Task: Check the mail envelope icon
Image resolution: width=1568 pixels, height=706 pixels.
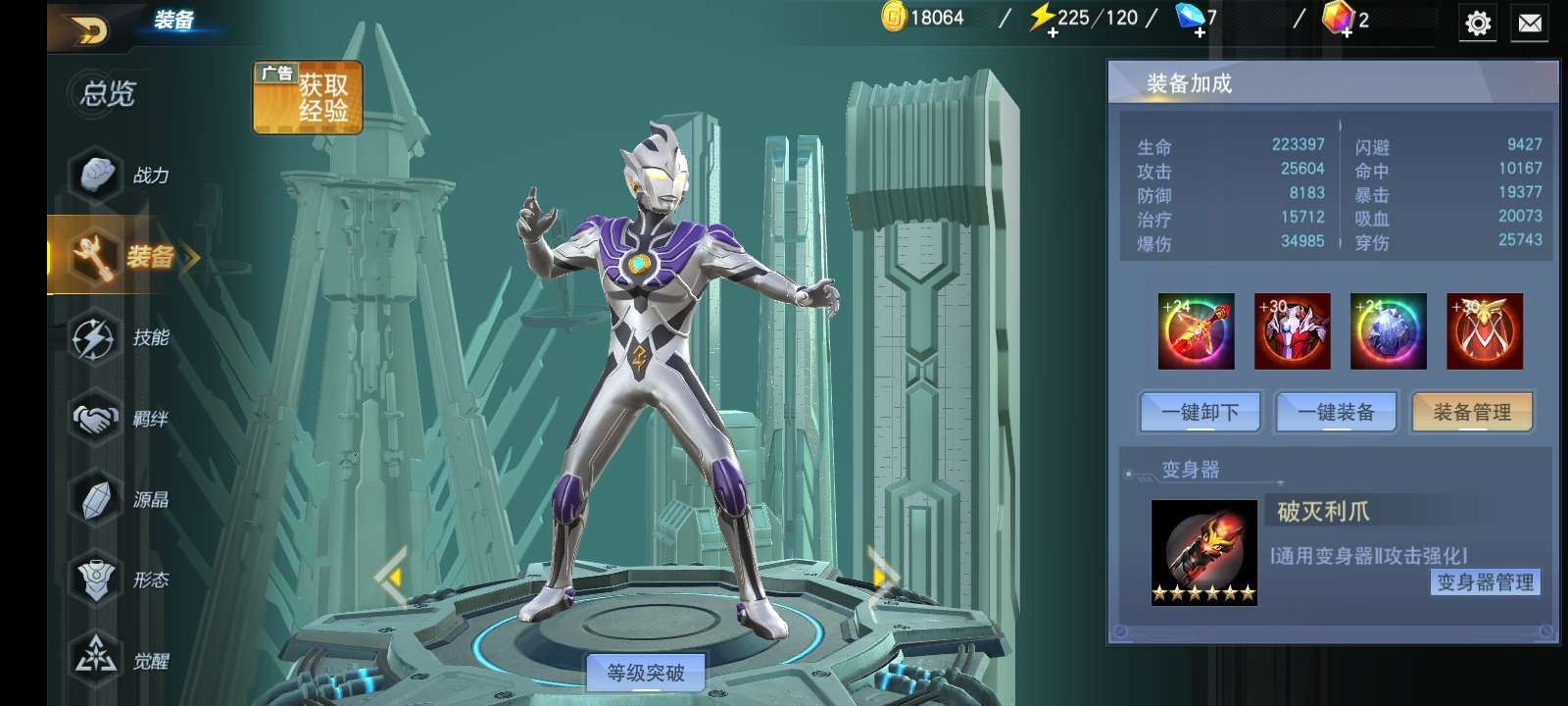Action: 1530,23
